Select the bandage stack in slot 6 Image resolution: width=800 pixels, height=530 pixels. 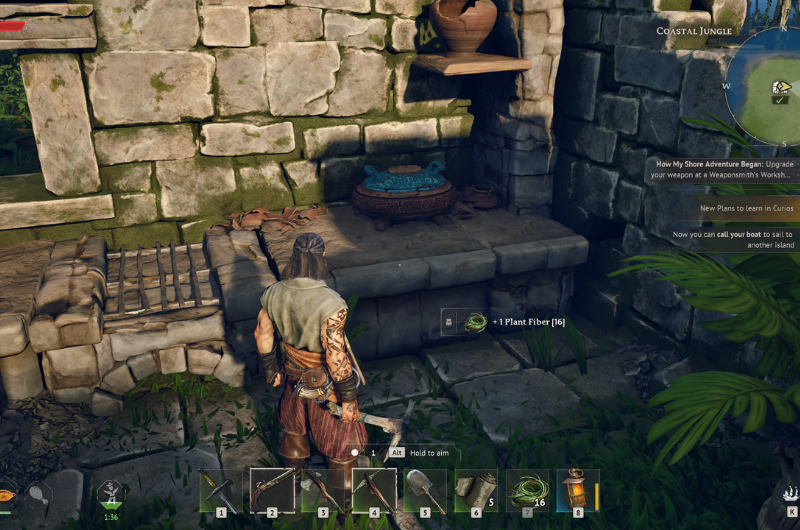(x=476, y=491)
